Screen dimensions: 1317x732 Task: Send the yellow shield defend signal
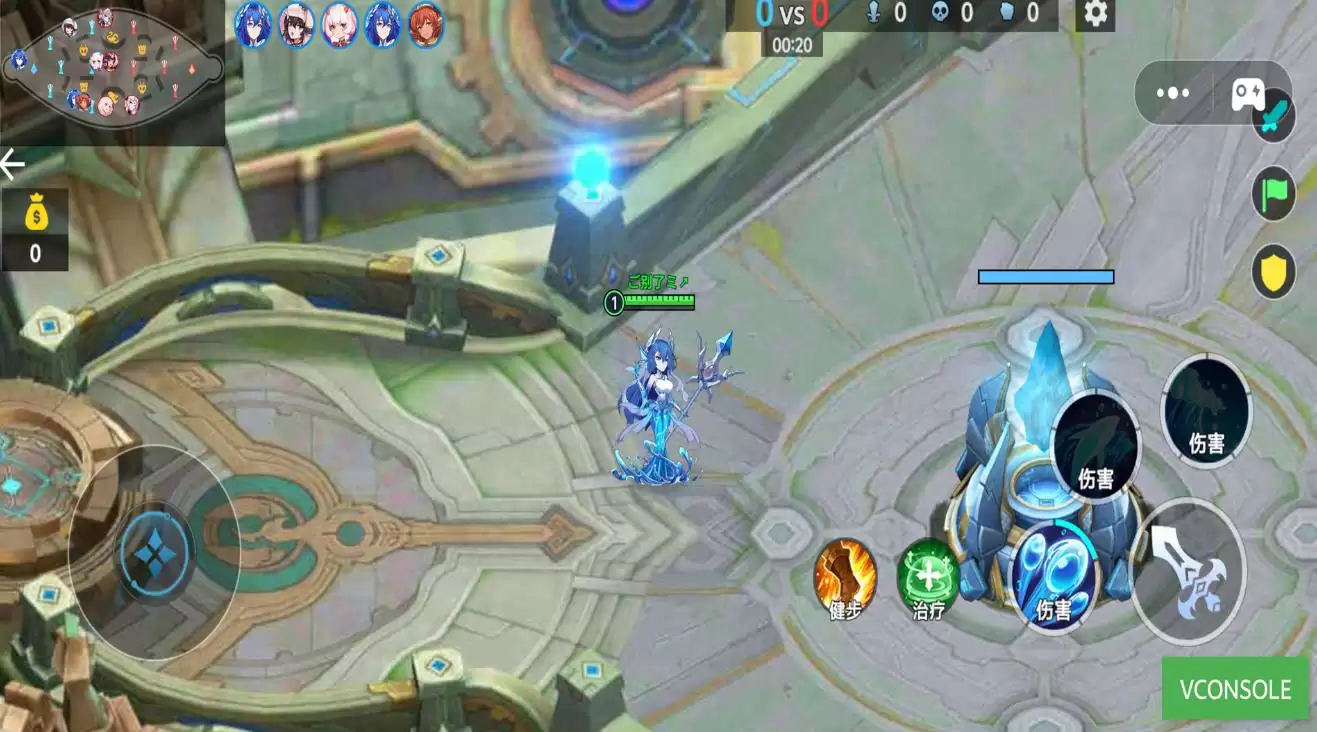point(1274,272)
